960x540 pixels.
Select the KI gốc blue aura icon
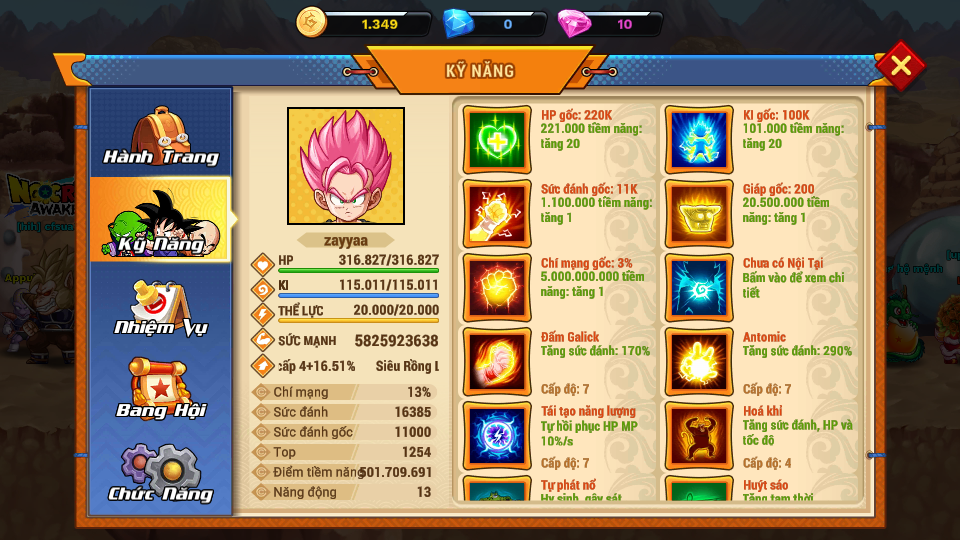[x=698, y=139]
